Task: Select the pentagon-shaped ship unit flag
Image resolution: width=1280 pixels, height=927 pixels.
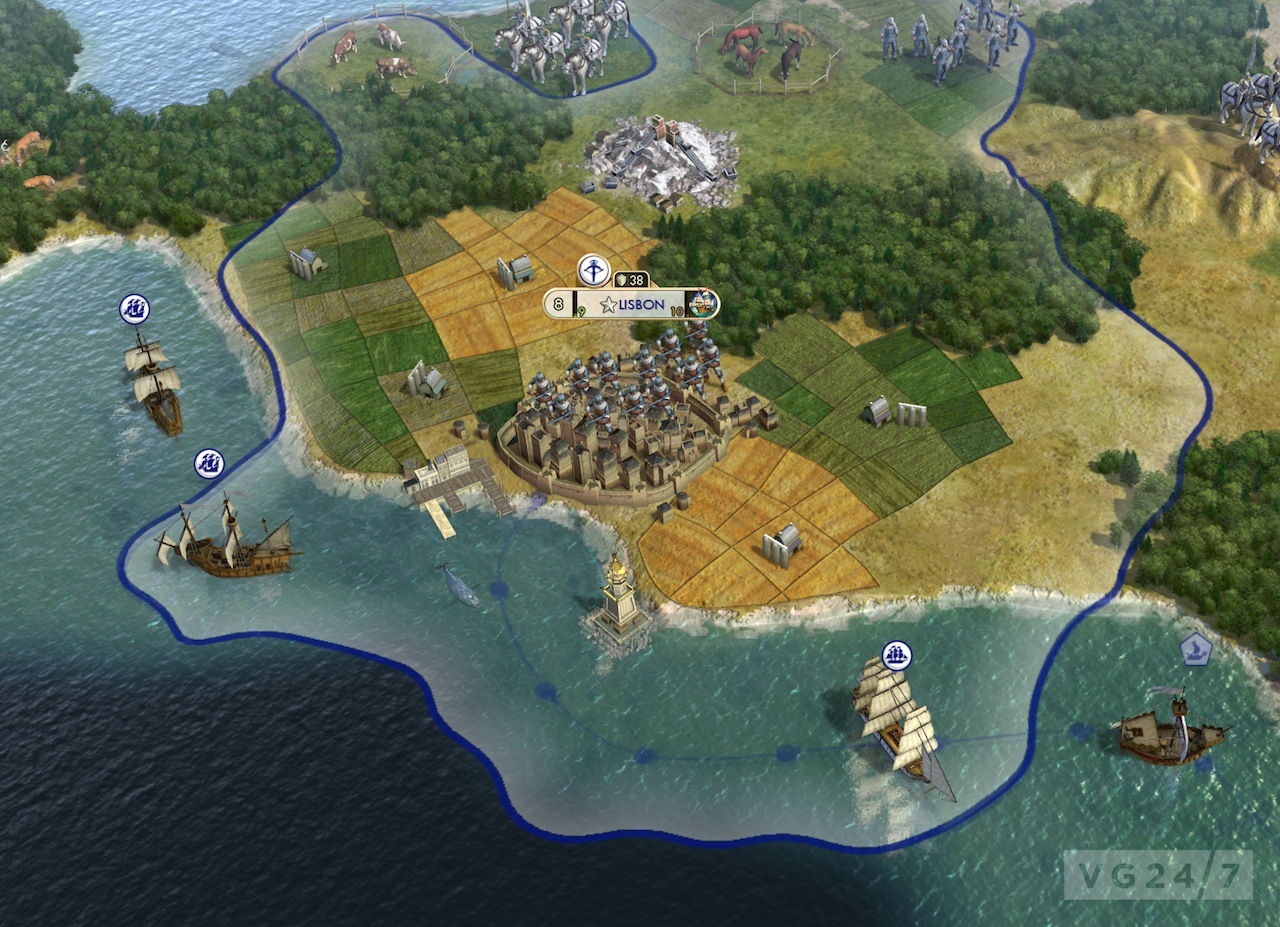Action: click(x=1195, y=650)
